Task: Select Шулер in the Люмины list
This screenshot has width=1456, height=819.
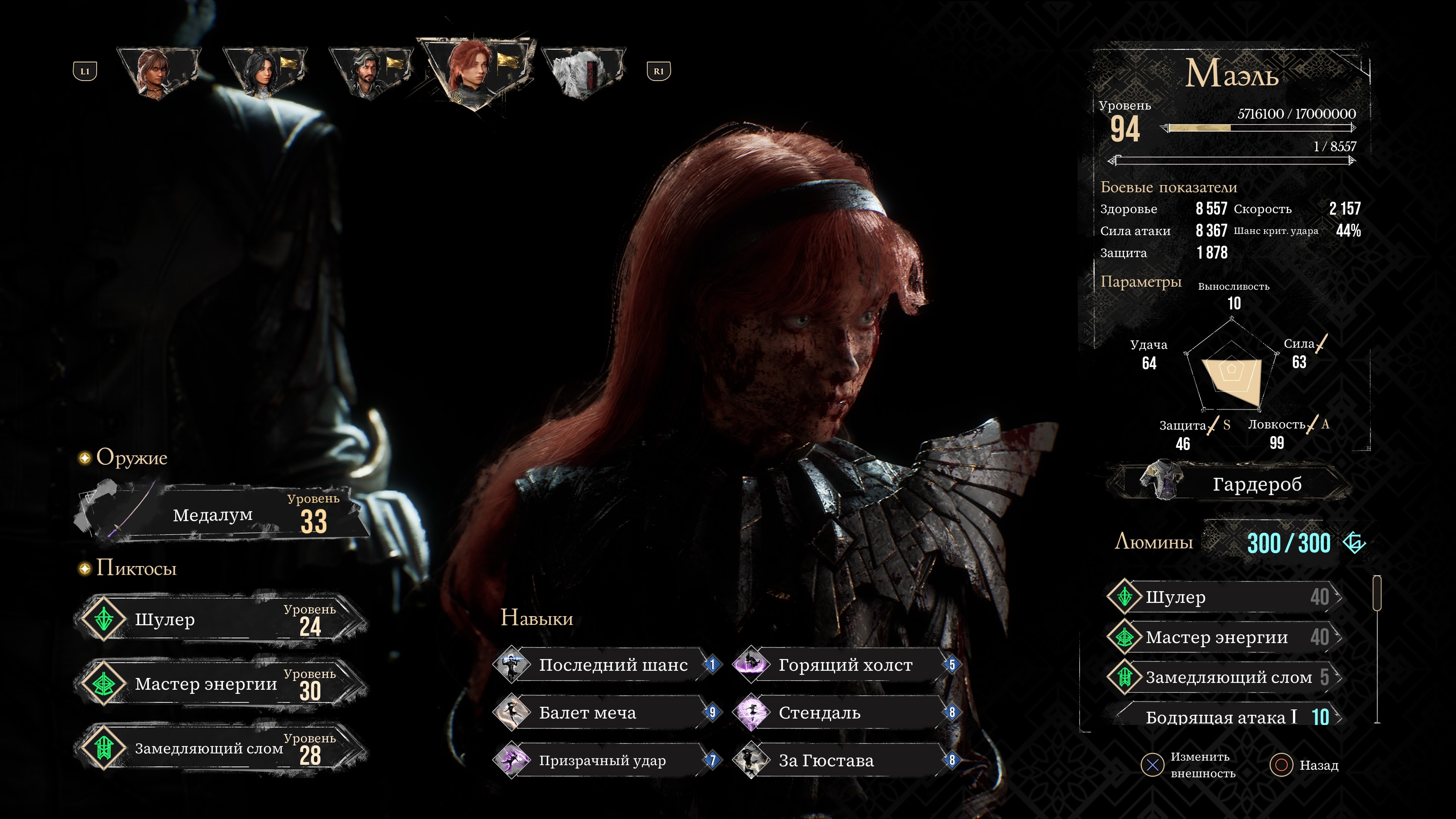Action: click(x=1224, y=597)
